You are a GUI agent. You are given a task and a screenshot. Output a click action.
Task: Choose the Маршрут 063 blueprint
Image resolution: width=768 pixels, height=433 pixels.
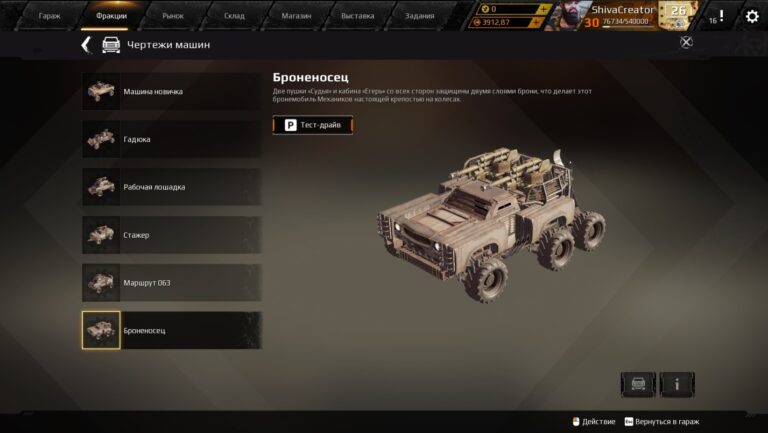tap(171, 283)
